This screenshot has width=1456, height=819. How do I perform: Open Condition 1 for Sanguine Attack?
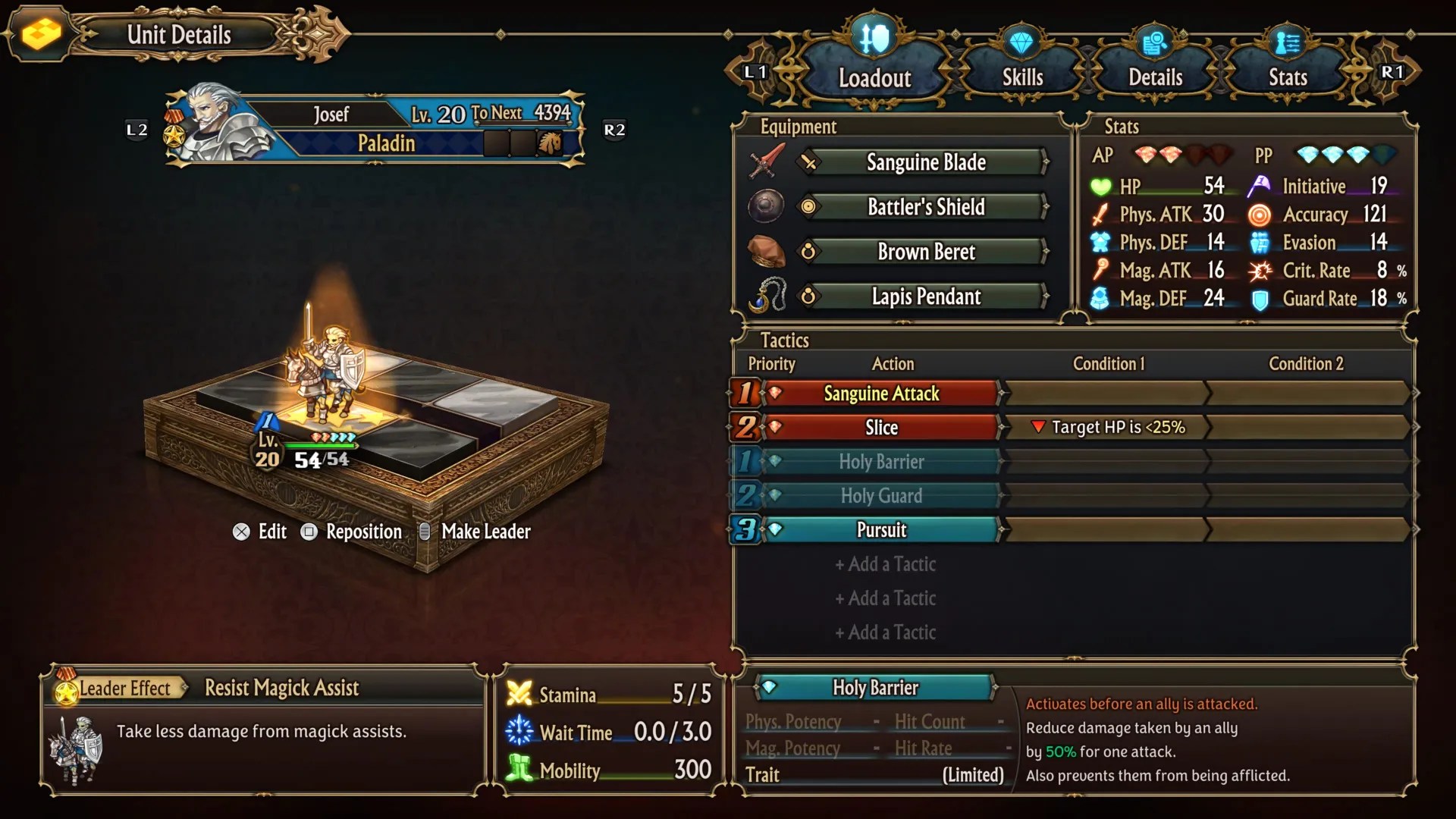pos(1107,393)
